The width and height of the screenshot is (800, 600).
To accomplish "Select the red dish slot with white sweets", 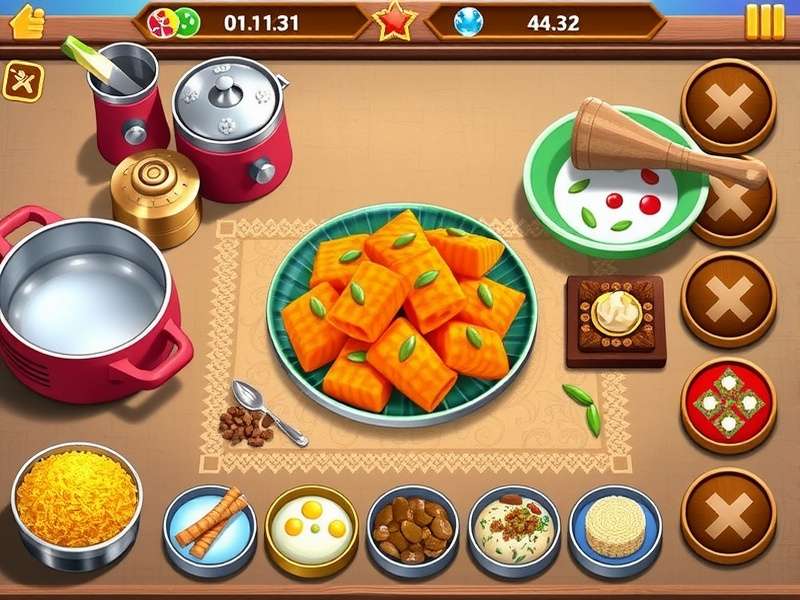I will pyautogui.click(x=728, y=405).
